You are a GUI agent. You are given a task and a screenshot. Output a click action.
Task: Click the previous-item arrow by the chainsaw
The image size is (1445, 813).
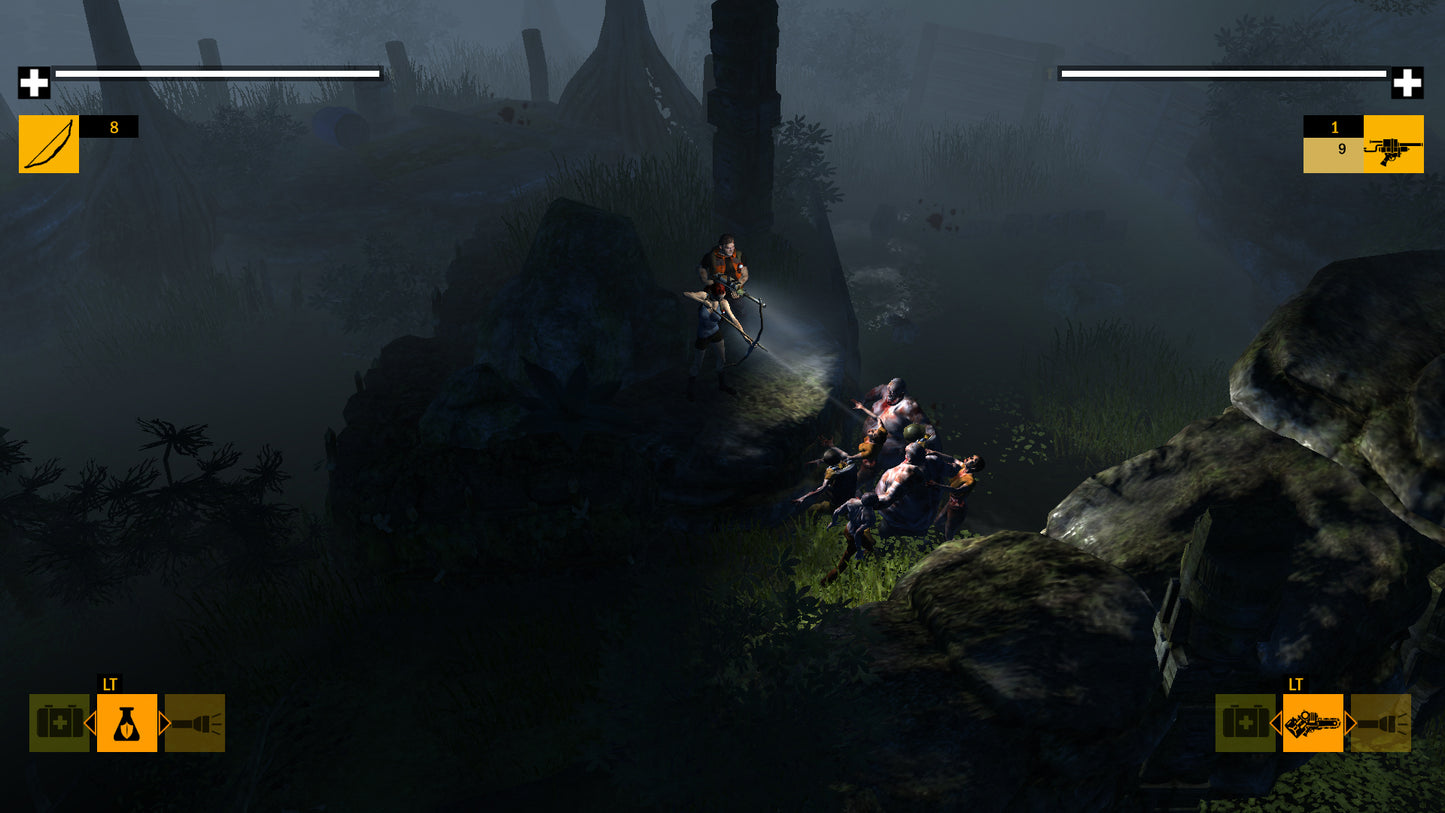(1276, 723)
